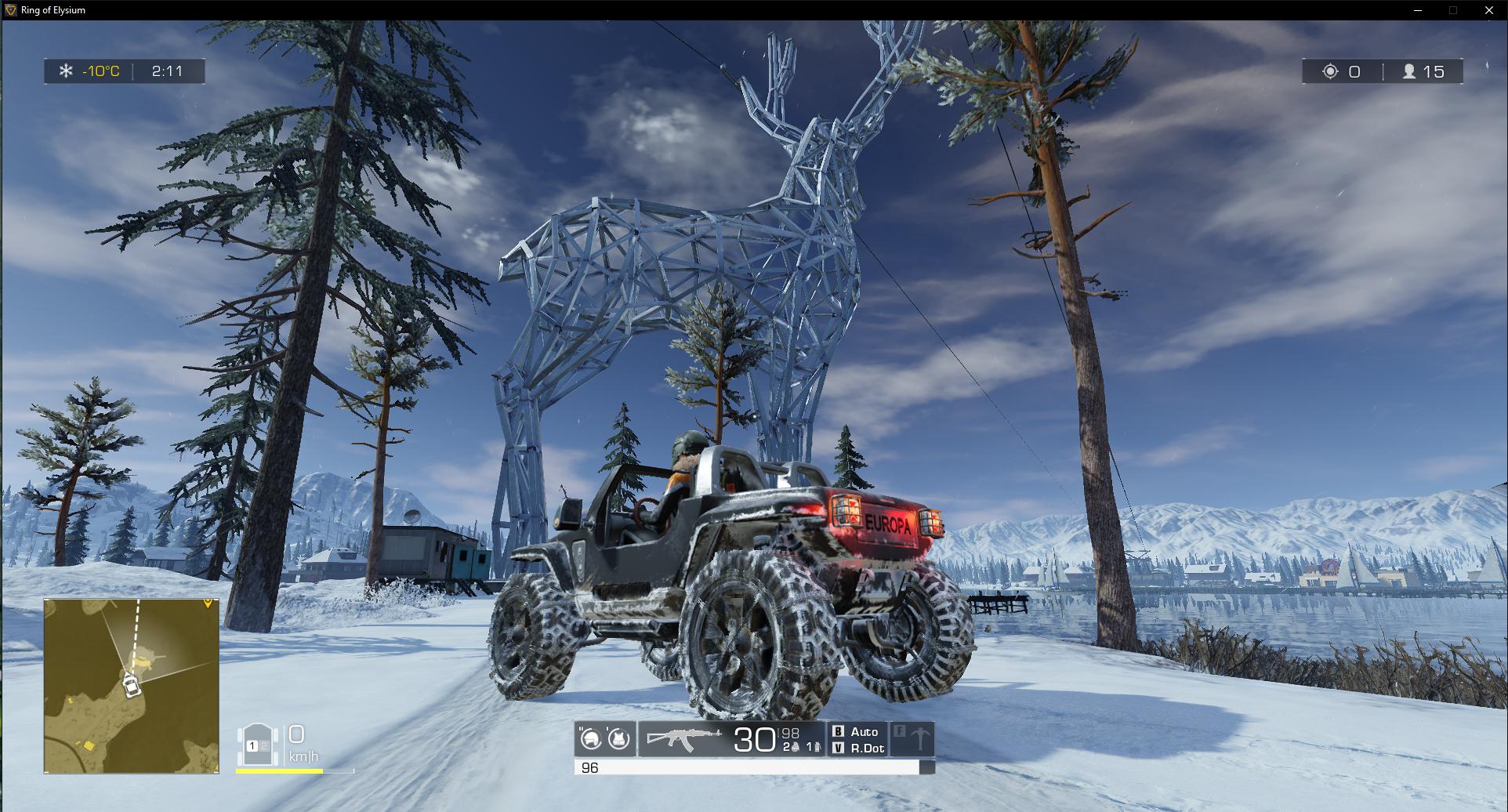Click the grenade count icon

pyautogui.click(x=796, y=747)
